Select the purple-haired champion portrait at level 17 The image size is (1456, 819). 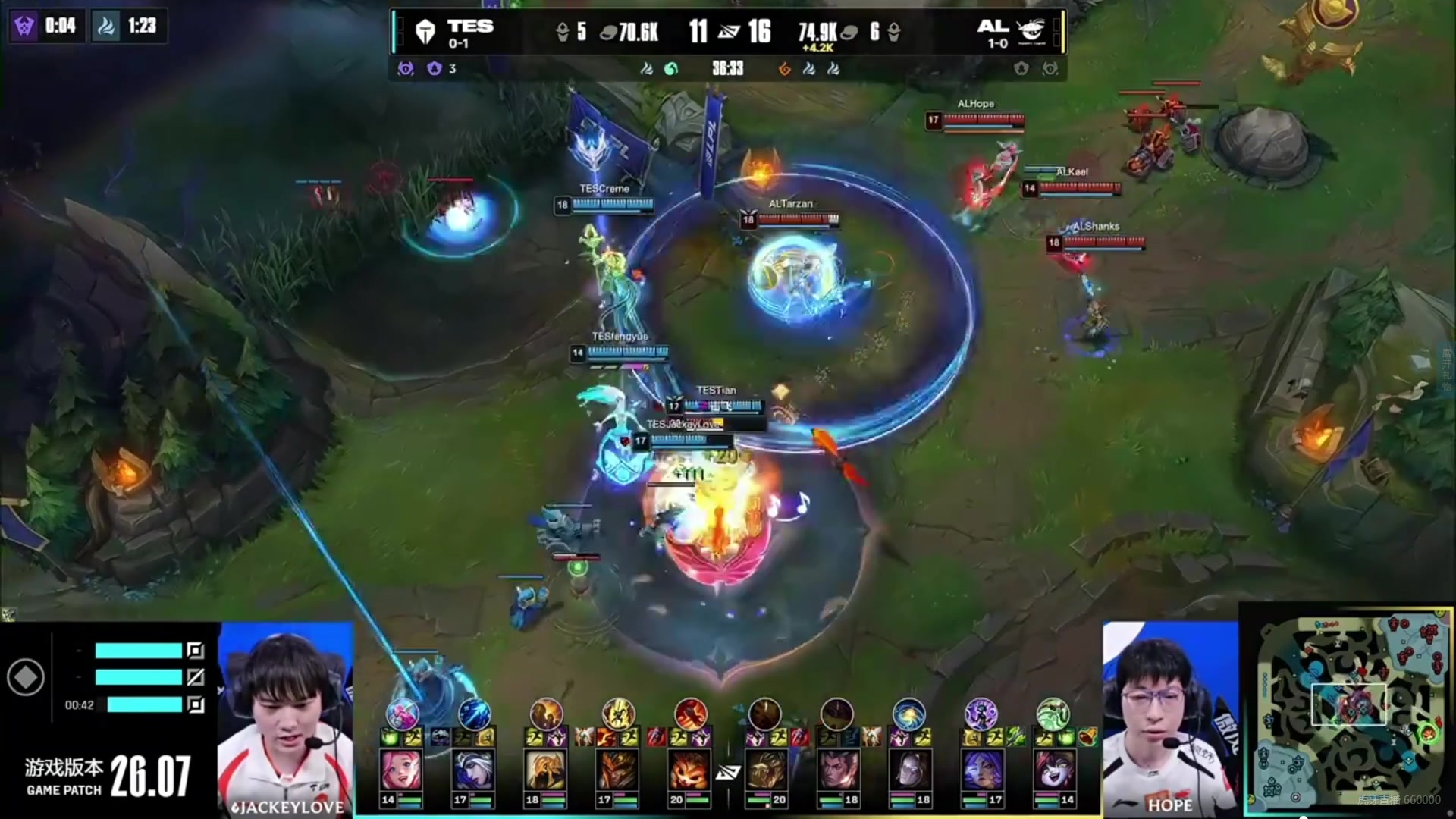coord(981,770)
